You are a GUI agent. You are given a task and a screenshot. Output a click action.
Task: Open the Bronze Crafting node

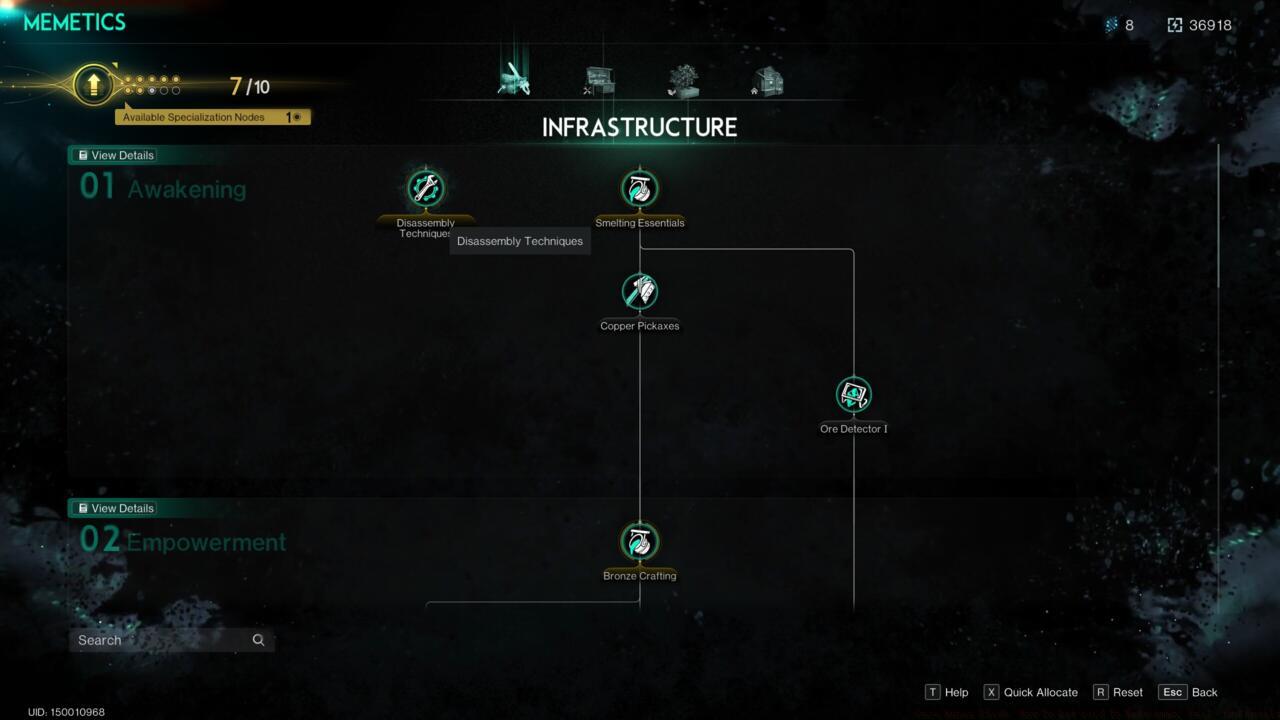click(x=640, y=542)
